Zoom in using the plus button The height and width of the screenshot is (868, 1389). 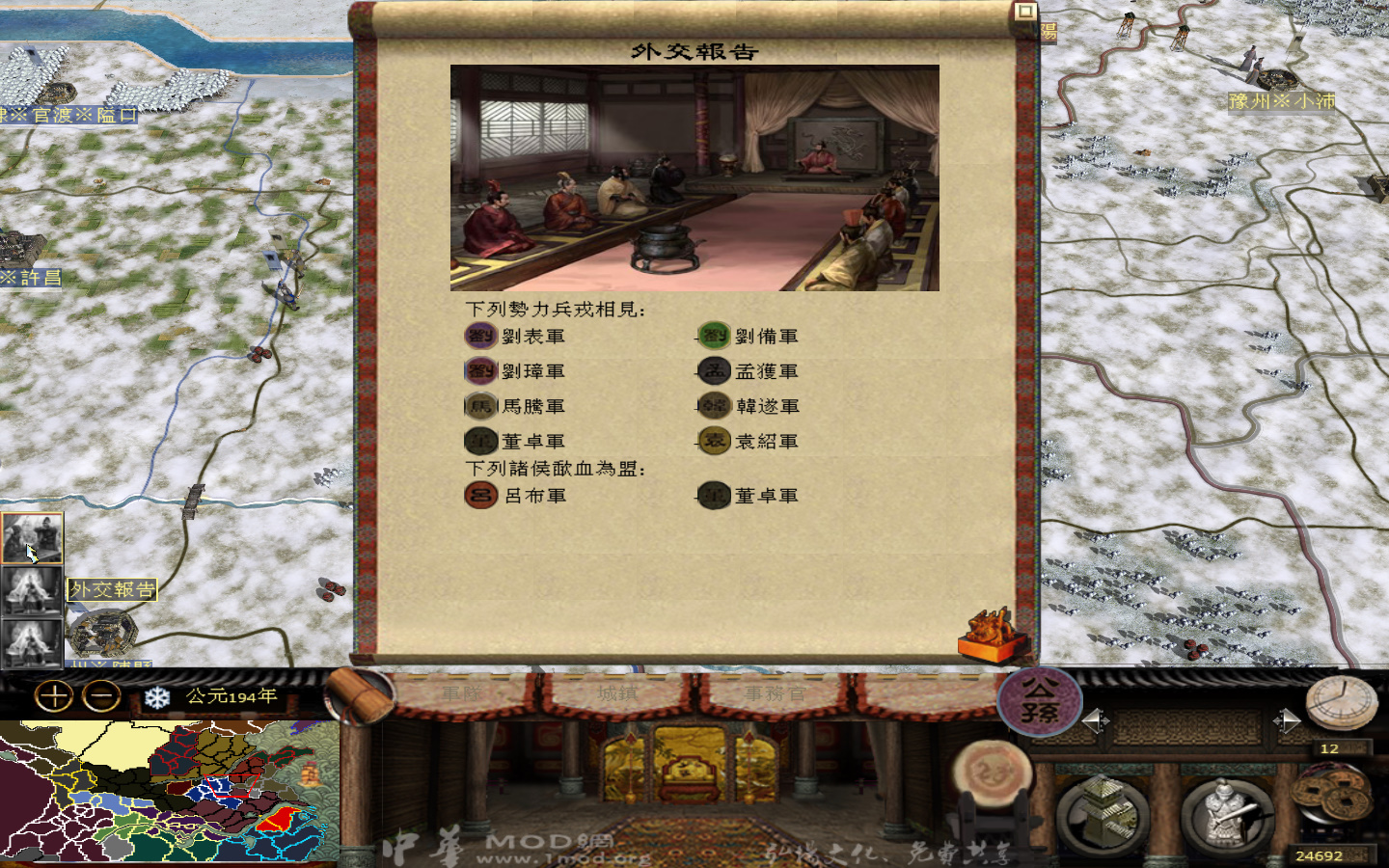(55, 695)
